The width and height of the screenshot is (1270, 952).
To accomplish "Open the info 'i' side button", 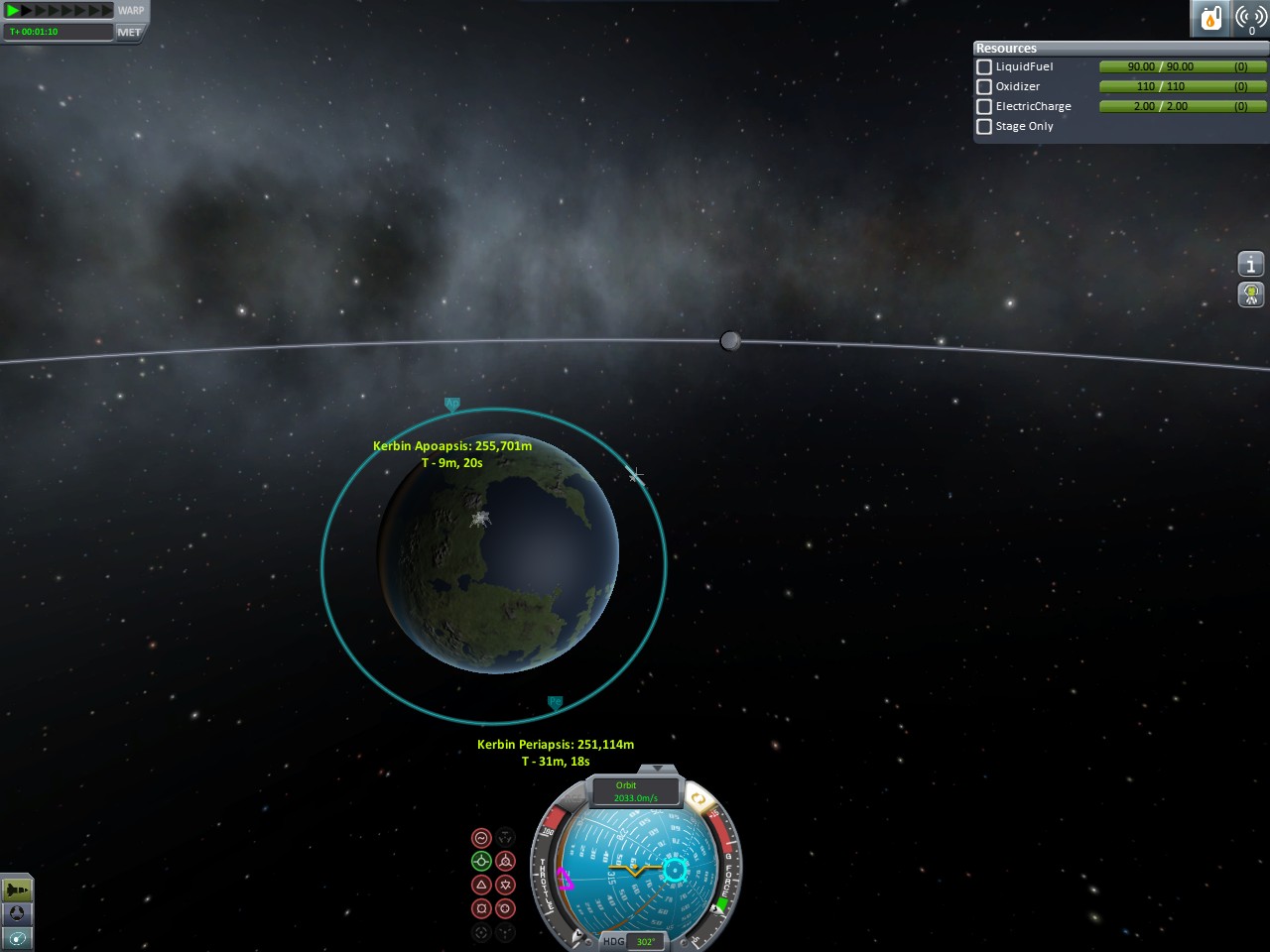I will (1251, 264).
